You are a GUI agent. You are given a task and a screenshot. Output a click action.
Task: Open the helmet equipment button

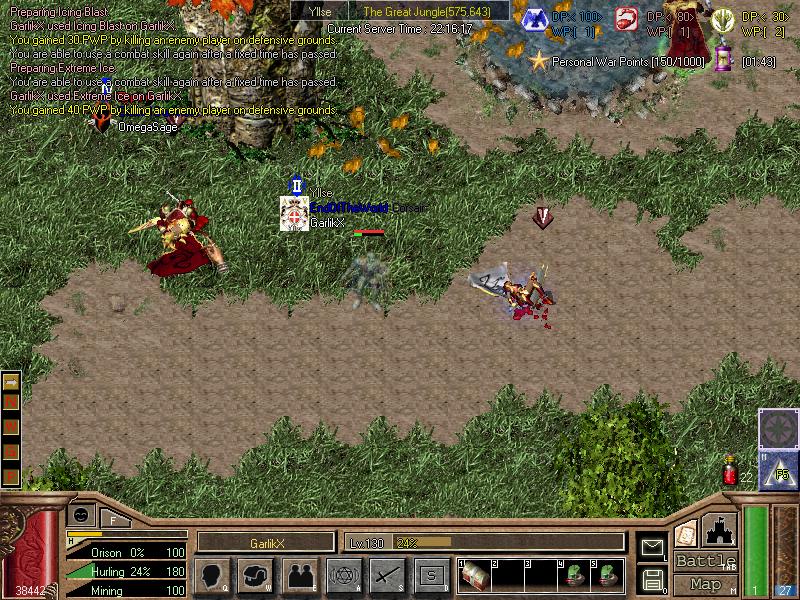[256, 575]
